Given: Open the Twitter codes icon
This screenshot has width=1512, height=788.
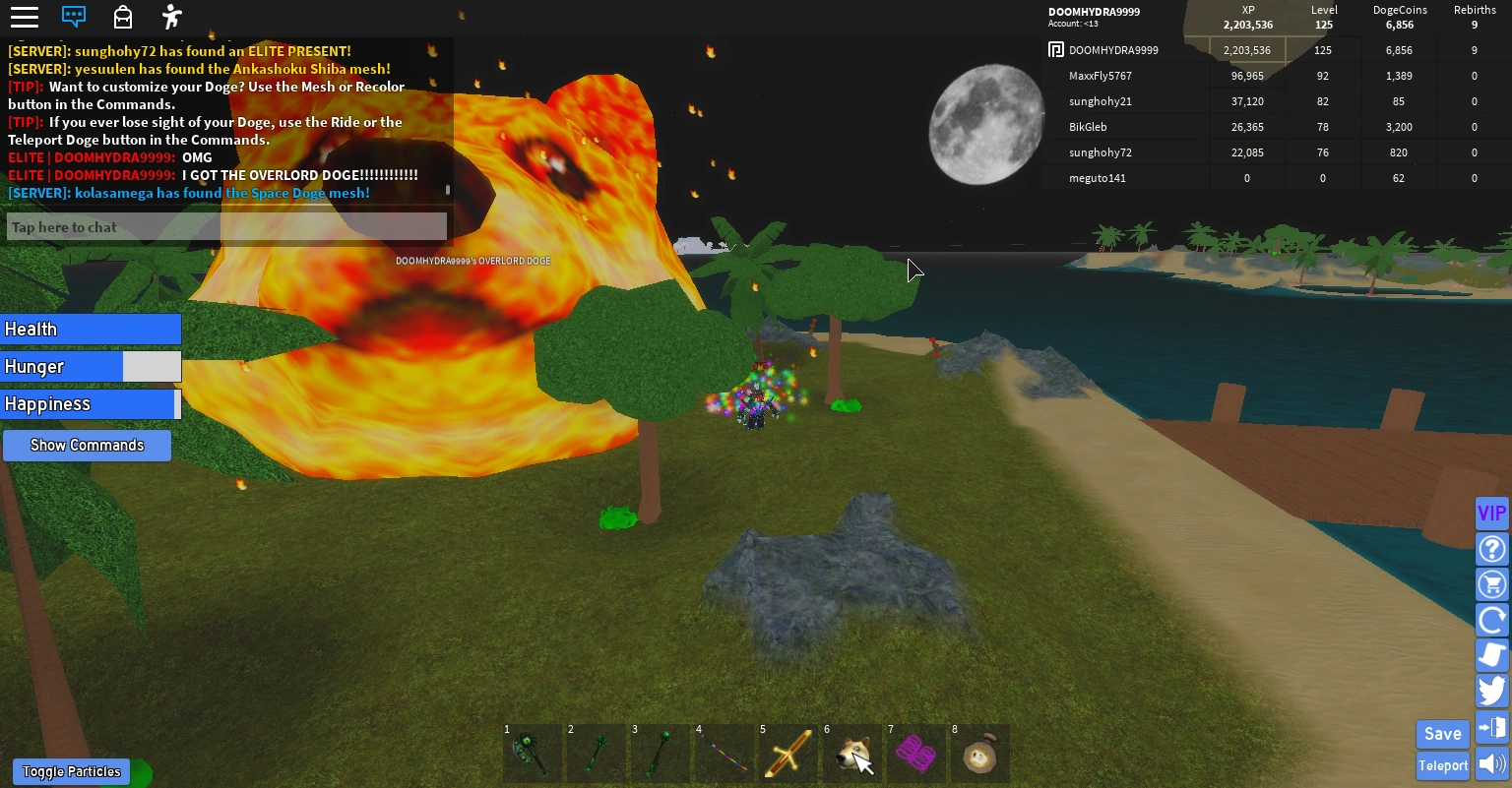Looking at the screenshot, I should point(1492,690).
